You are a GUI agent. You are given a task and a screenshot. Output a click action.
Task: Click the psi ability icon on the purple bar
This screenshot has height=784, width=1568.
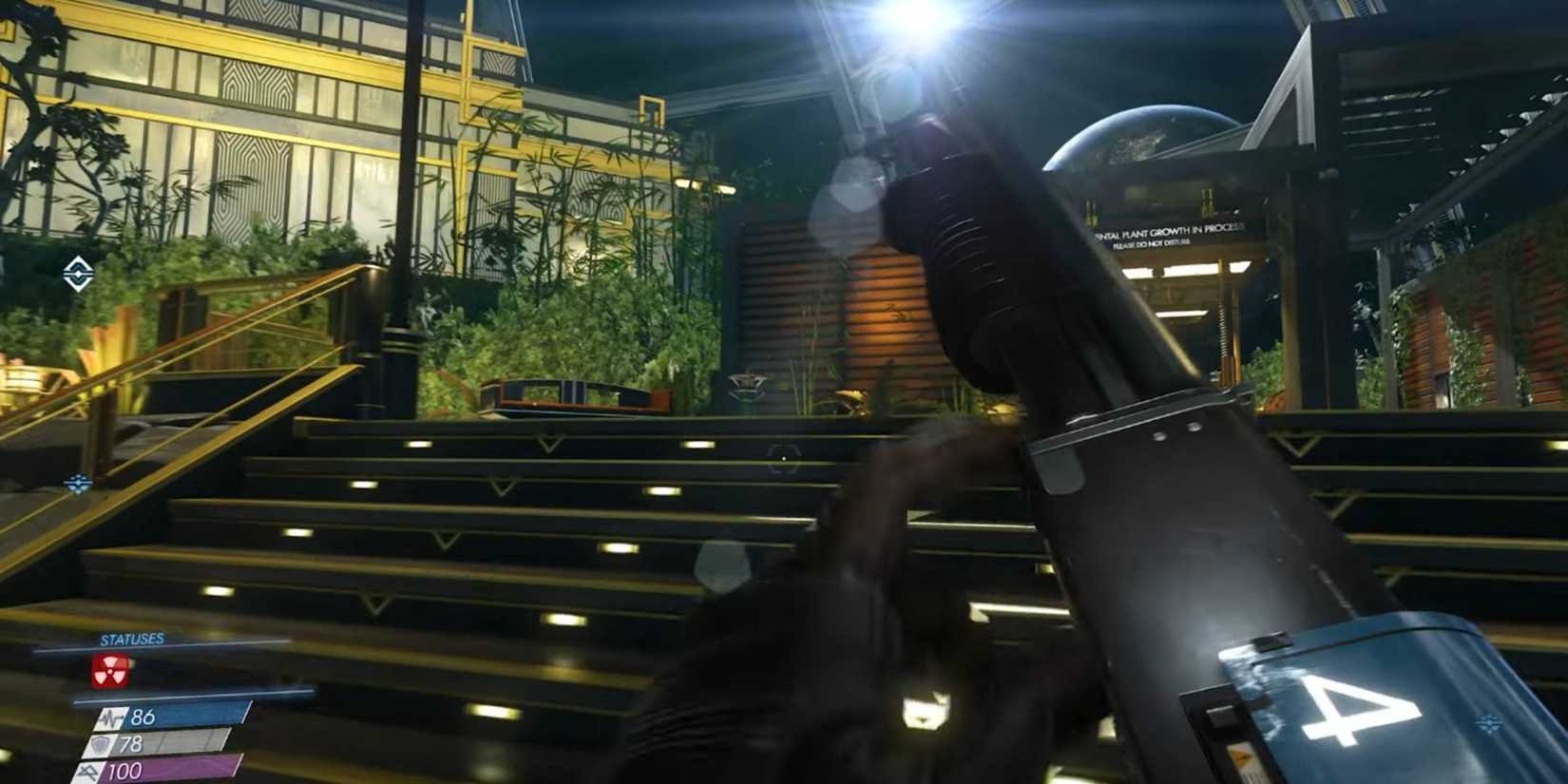[x=88, y=771]
